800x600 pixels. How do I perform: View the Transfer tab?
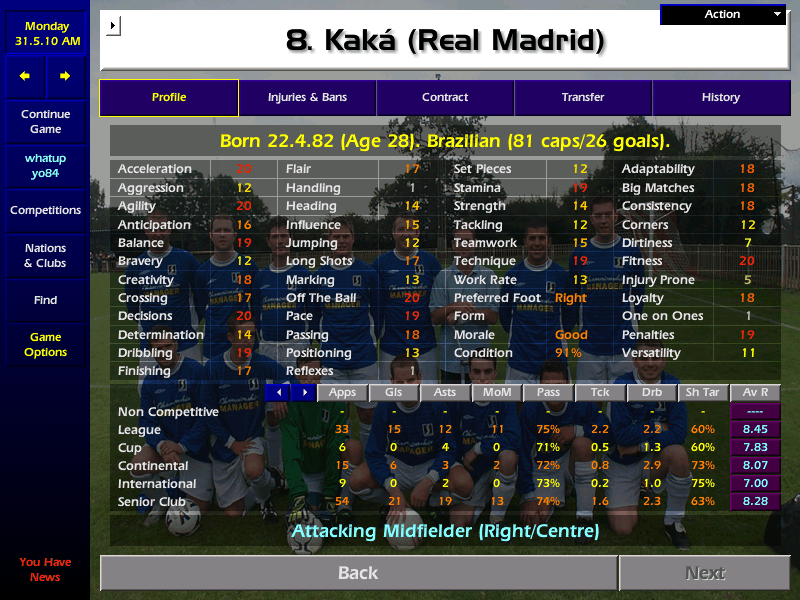click(x=583, y=98)
